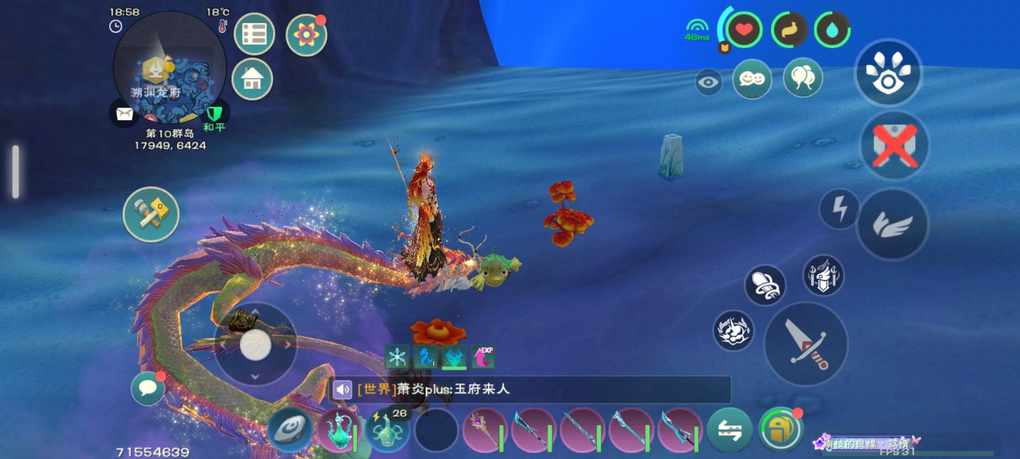Open the hammer and blueprint crafting button
Image resolution: width=1020 pixels, height=459 pixels.
[151, 213]
